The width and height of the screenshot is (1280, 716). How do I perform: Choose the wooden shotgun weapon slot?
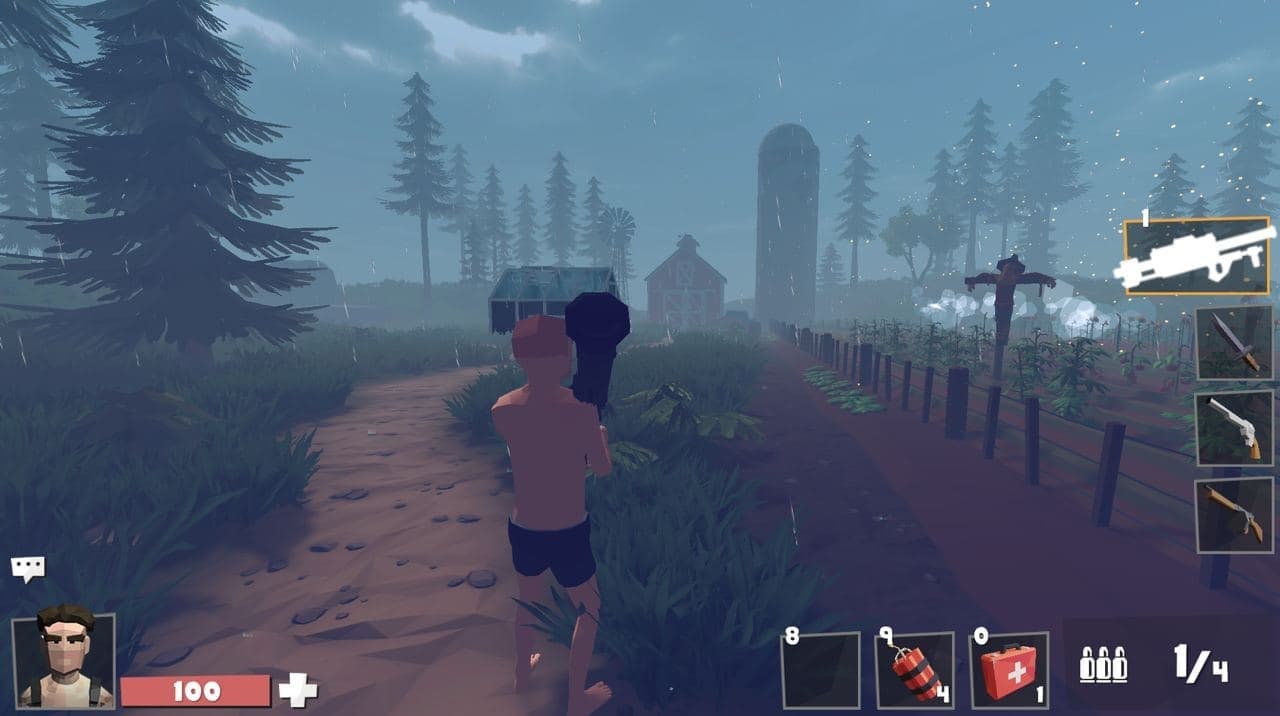click(x=1234, y=515)
